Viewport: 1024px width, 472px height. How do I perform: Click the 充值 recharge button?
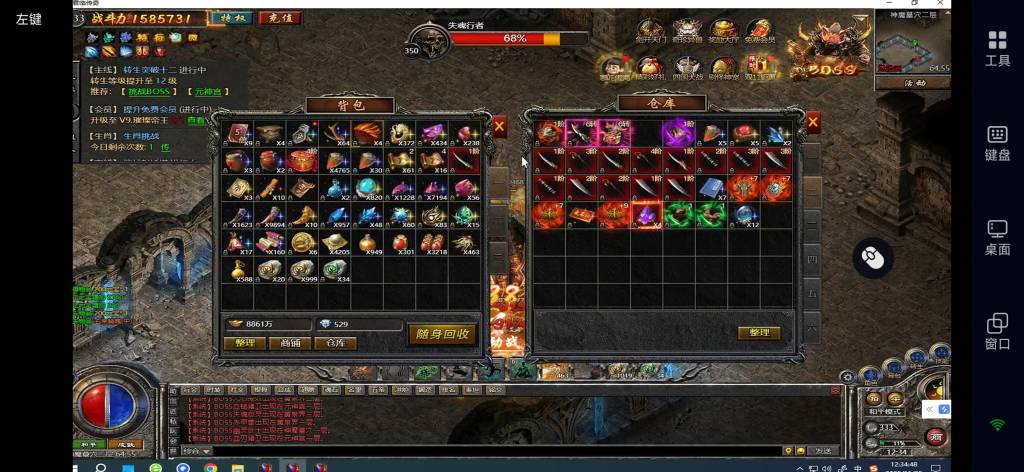tap(279, 18)
